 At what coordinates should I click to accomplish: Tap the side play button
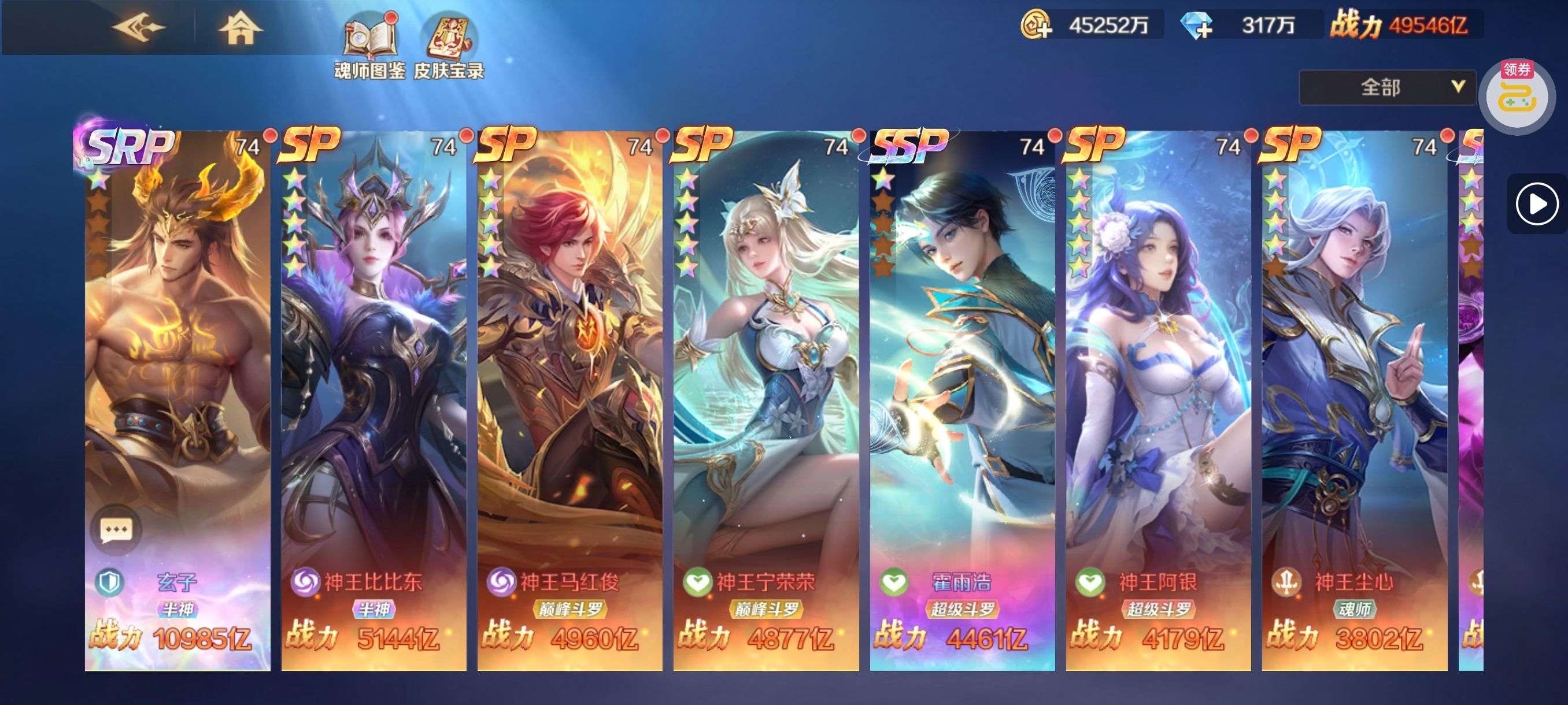1536,204
